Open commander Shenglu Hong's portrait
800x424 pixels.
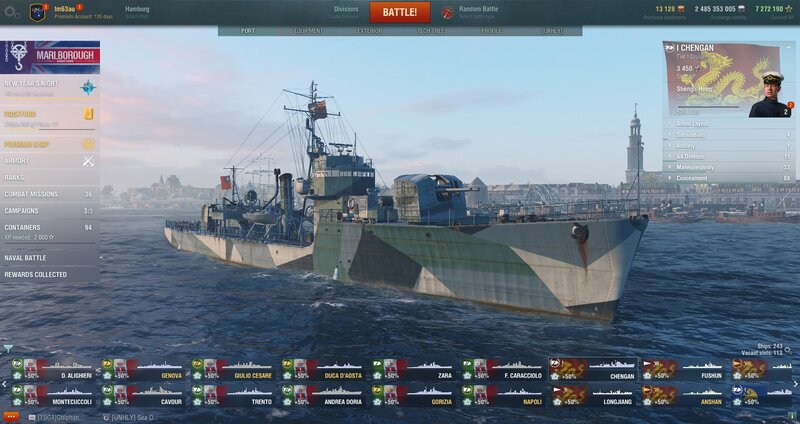tap(769, 94)
